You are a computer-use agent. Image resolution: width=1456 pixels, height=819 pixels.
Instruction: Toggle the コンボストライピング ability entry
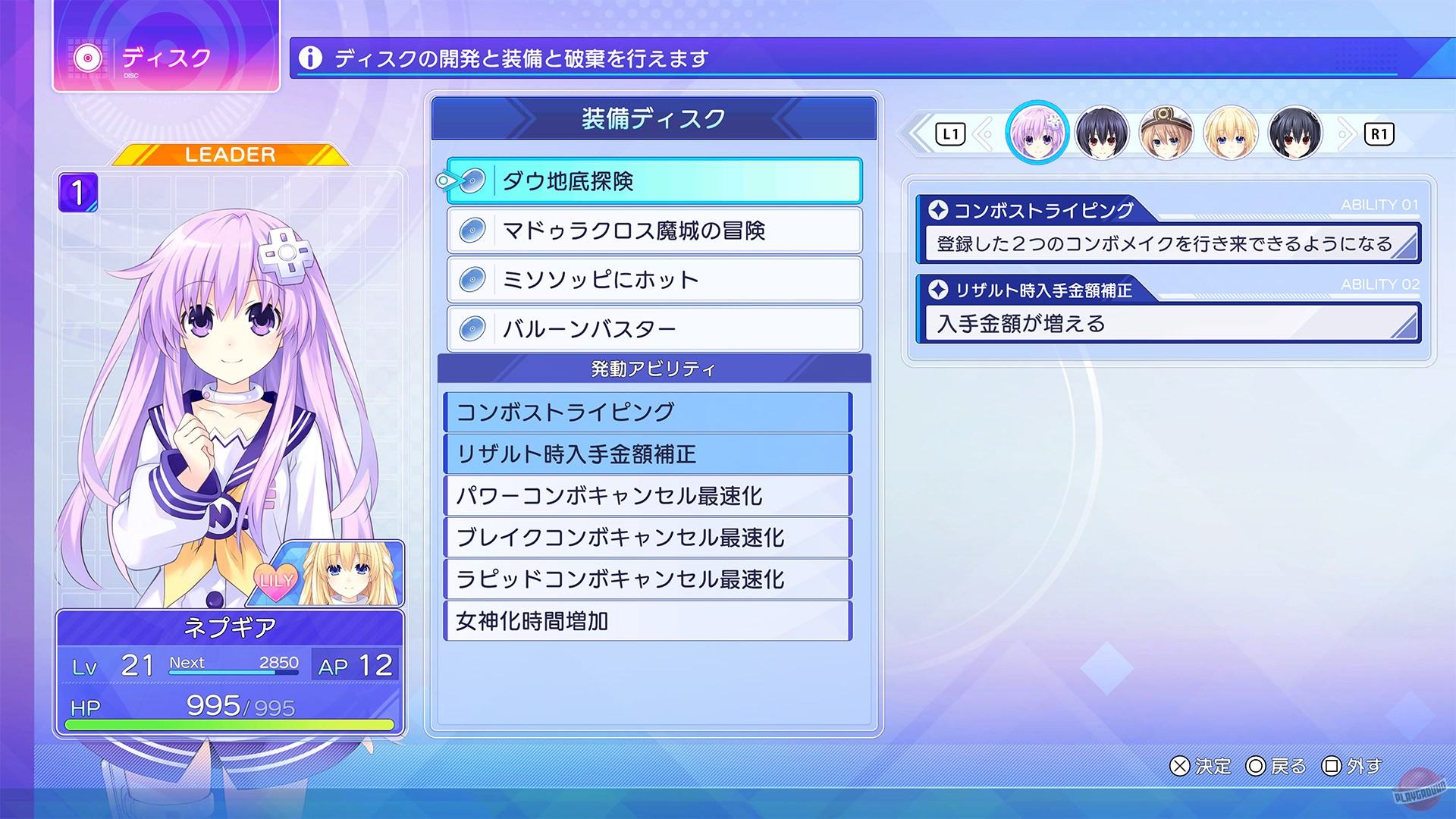pyautogui.click(x=646, y=413)
